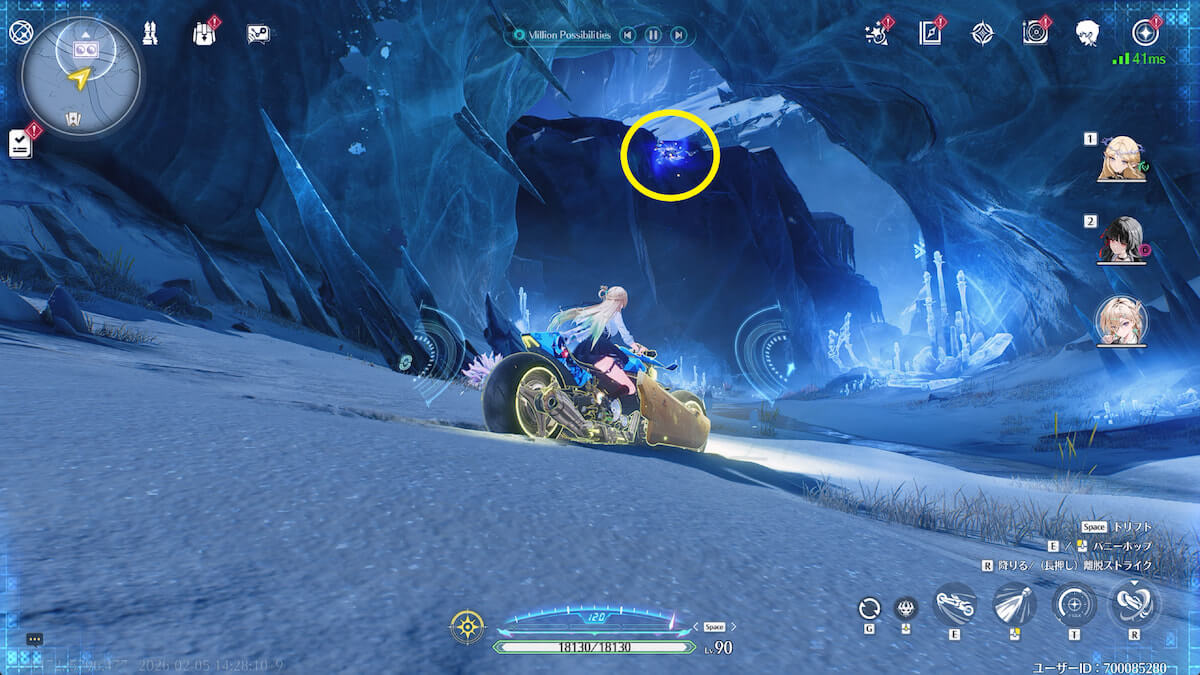Open the vinyl record player icon
The height and width of the screenshot is (675, 1200).
[1035, 33]
